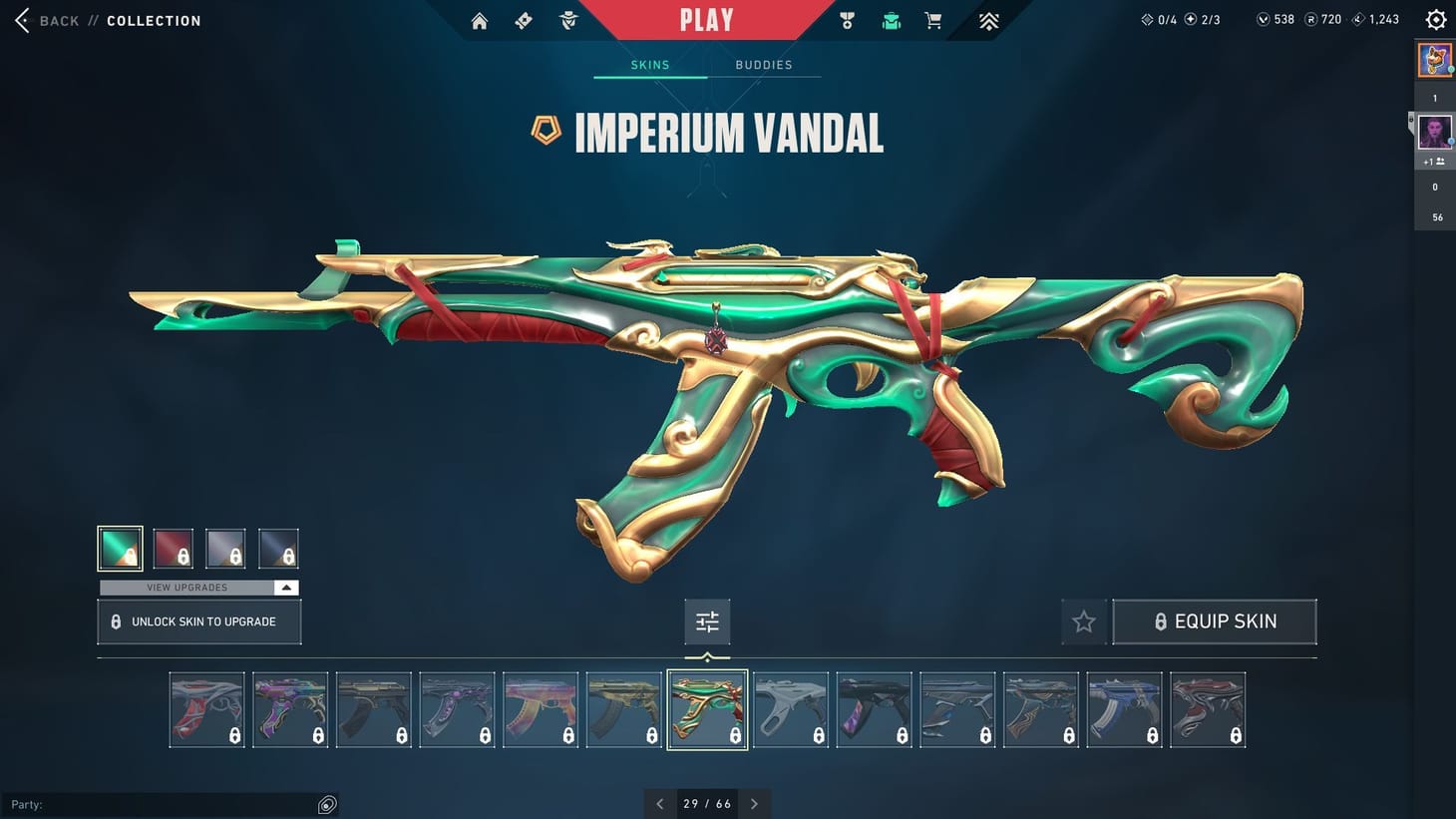Go to next page with right arrow
This screenshot has width=1456, height=819.
[755, 803]
